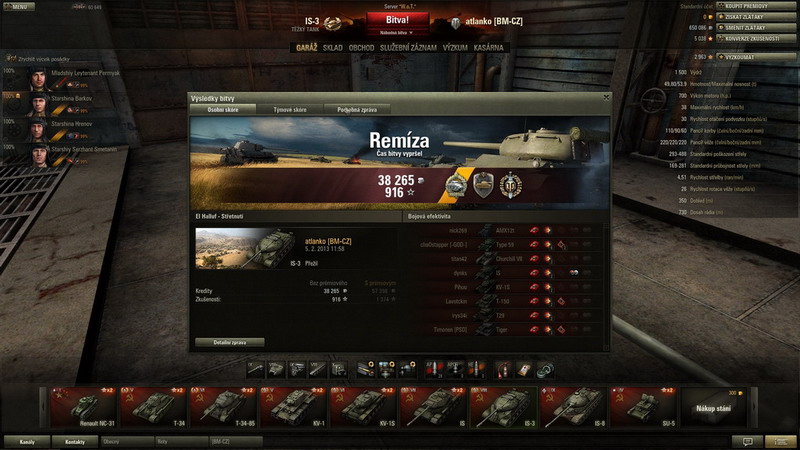Open the Obchod shop tab
Screen dimensions: 800x450
coord(361,48)
